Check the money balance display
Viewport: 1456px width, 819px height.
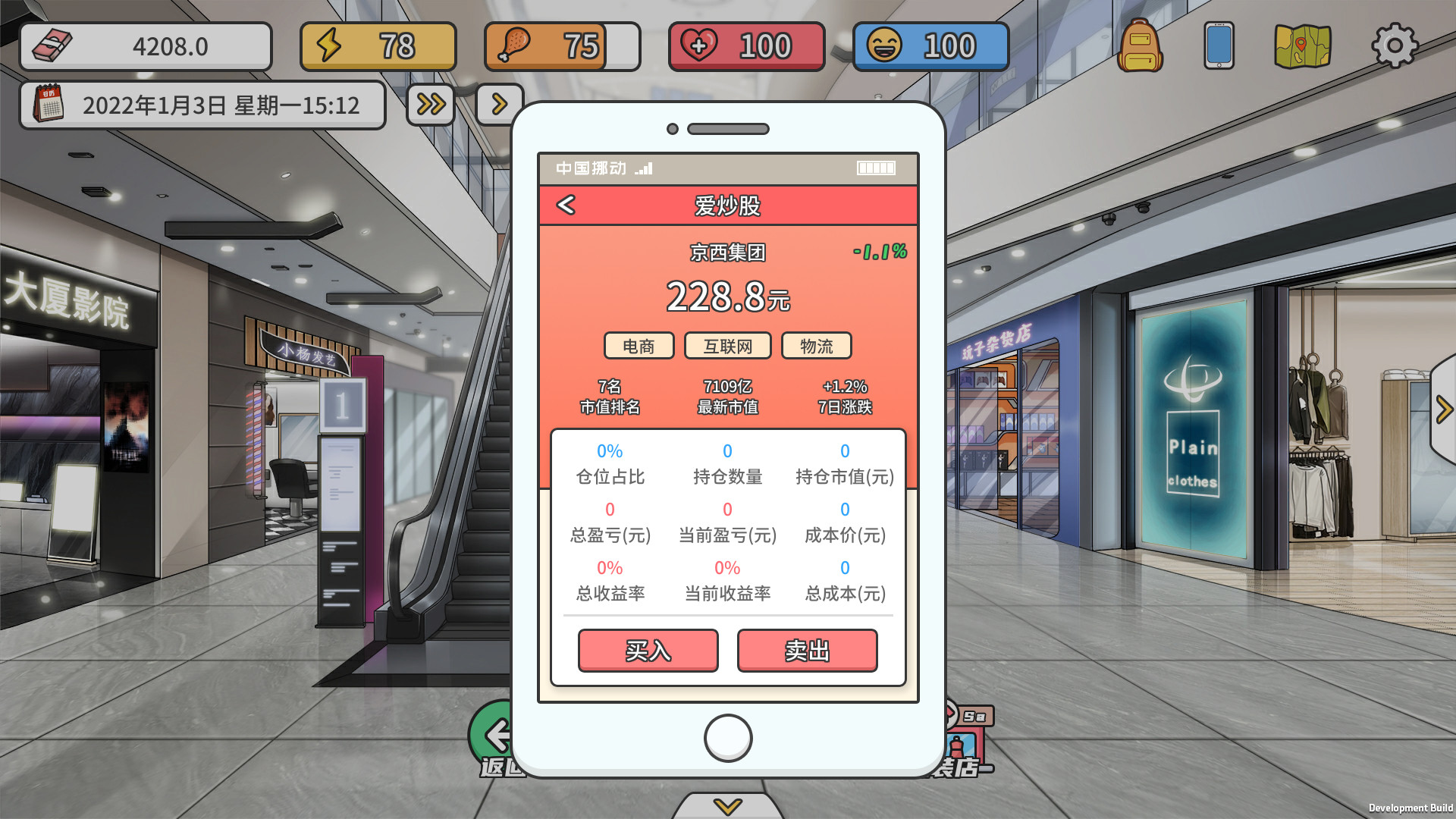pos(146,45)
